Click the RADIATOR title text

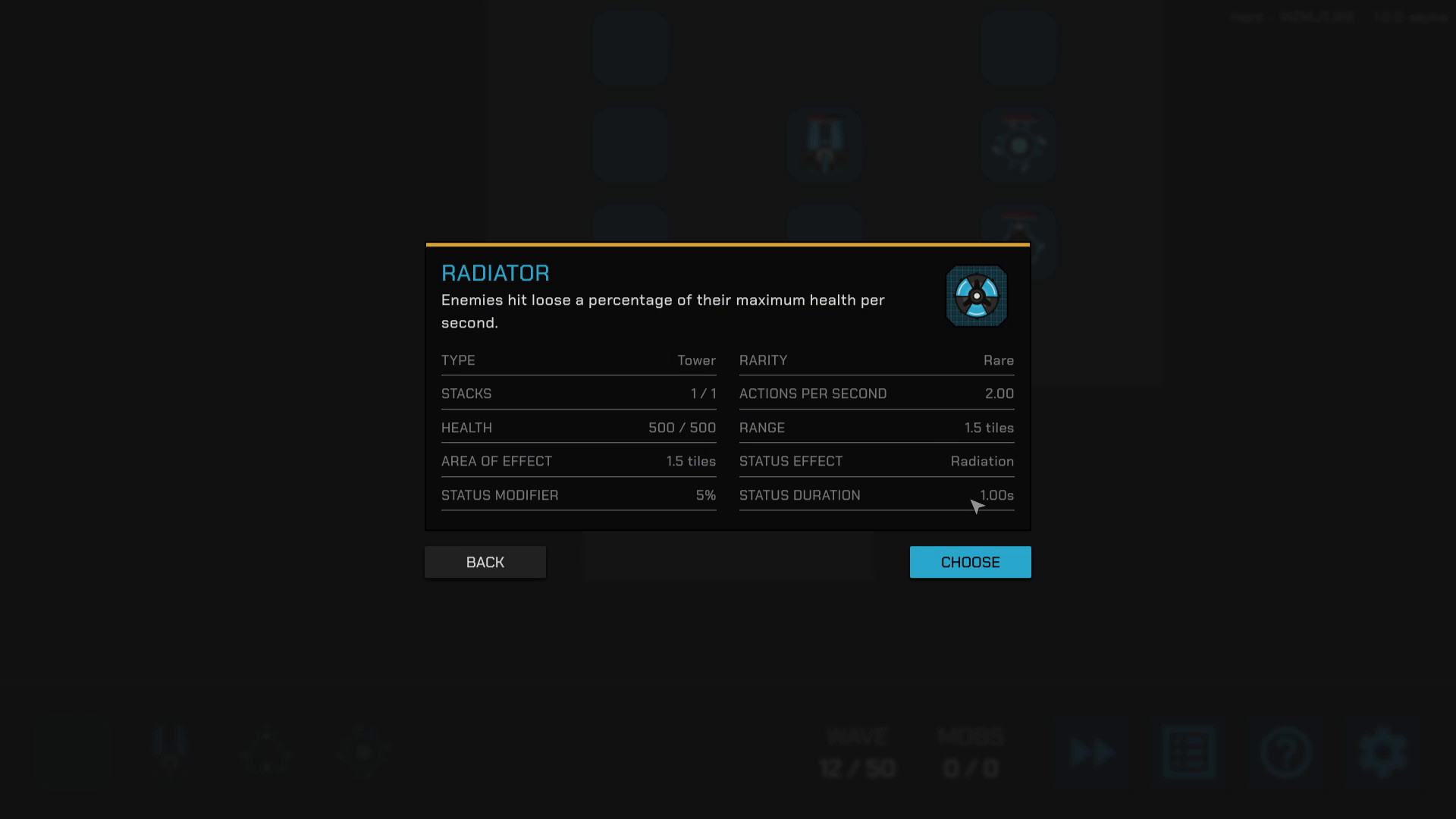click(x=495, y=272)
